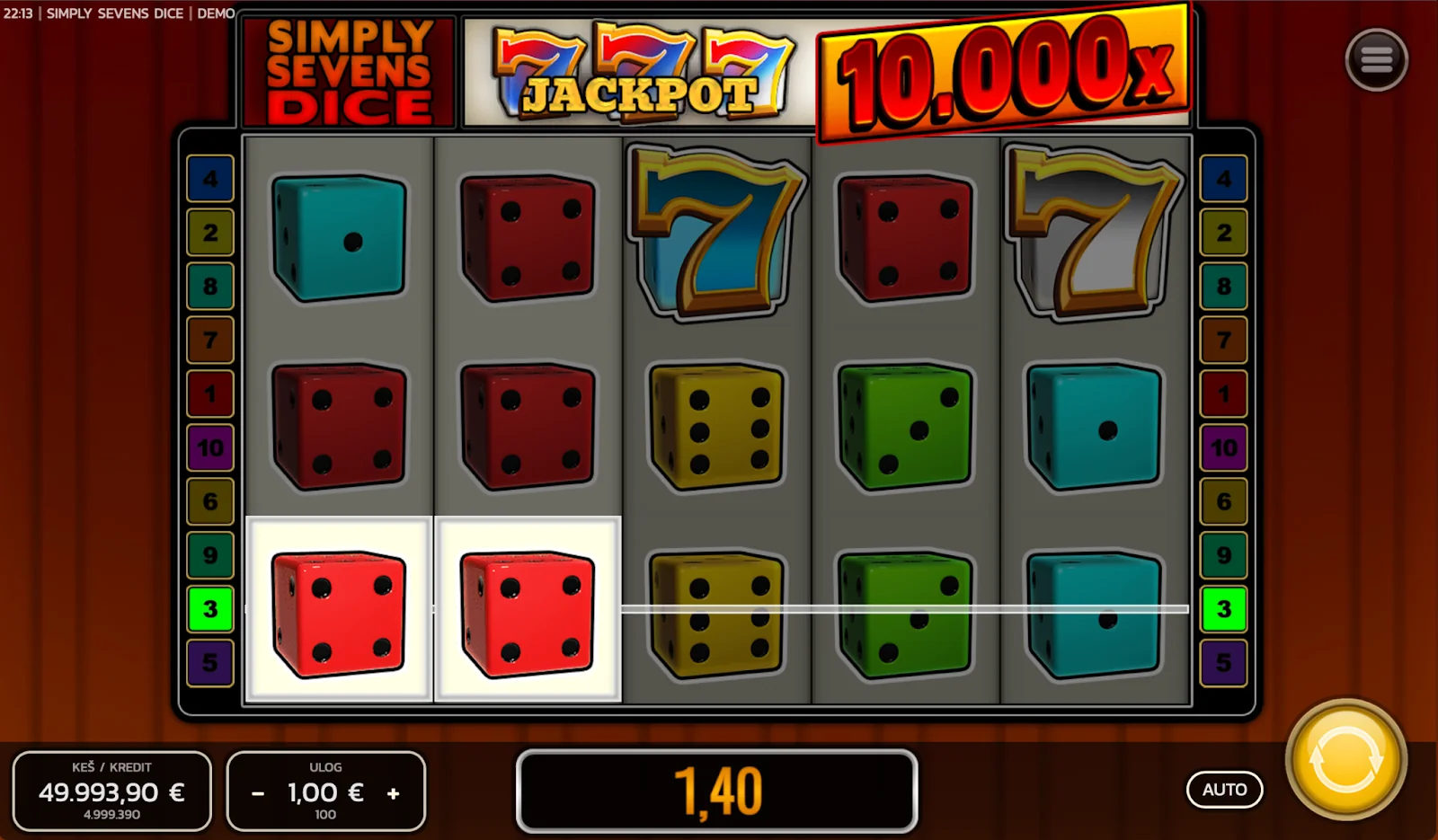This screenshot has width=1438, height=840.
Task: Increase the bet with the plus button
Action: [x=393, y=793]
